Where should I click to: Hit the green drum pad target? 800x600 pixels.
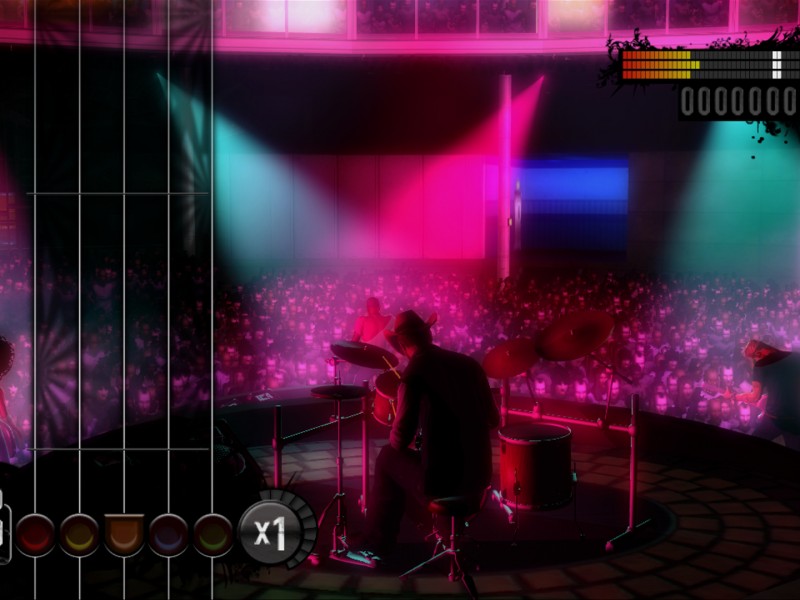pos(213,534)
